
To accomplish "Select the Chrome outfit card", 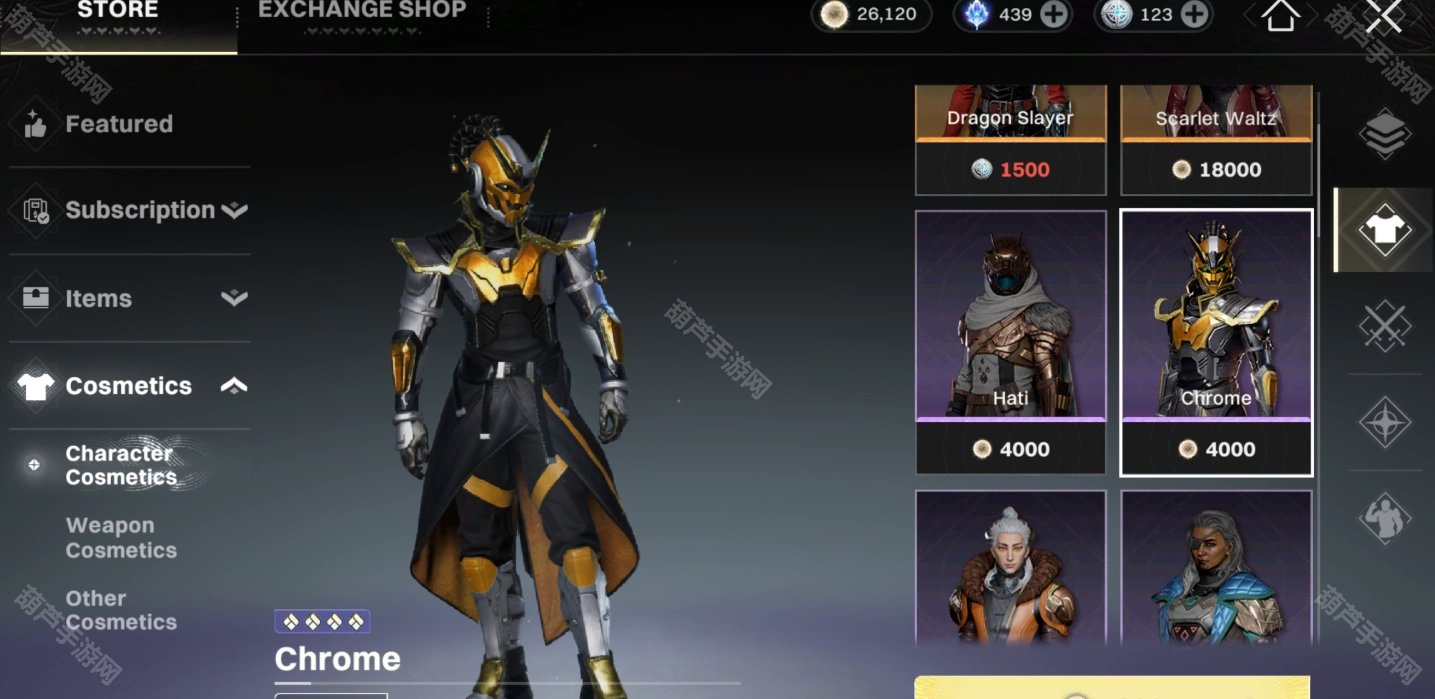I will coord(1216,340).
